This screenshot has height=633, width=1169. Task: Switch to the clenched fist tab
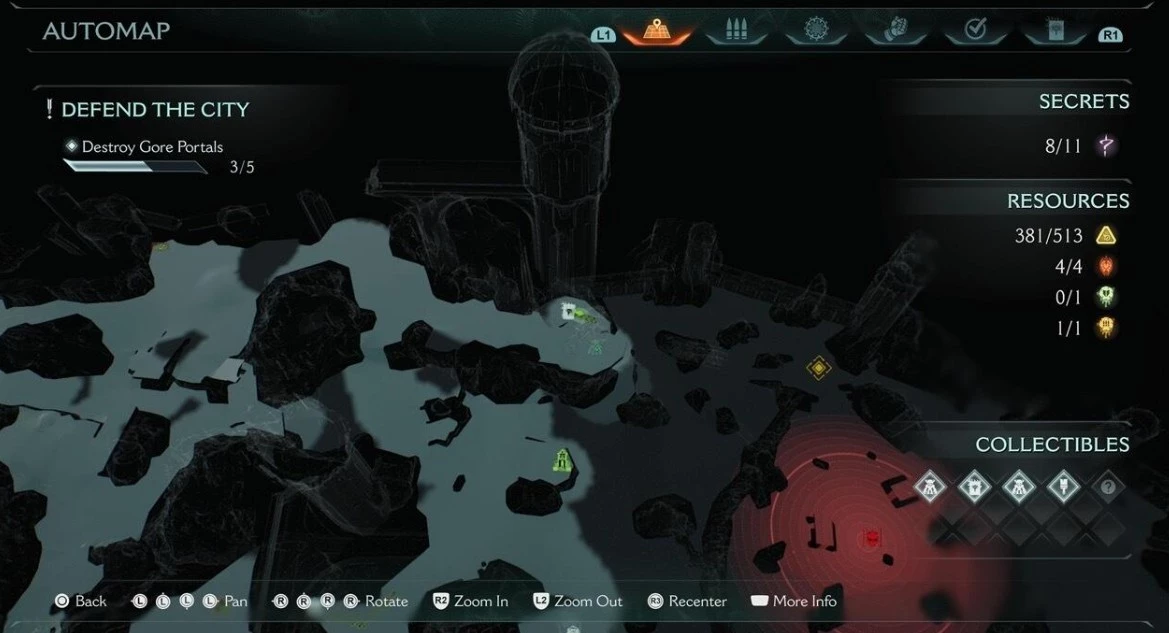click(x=895, y=32)
